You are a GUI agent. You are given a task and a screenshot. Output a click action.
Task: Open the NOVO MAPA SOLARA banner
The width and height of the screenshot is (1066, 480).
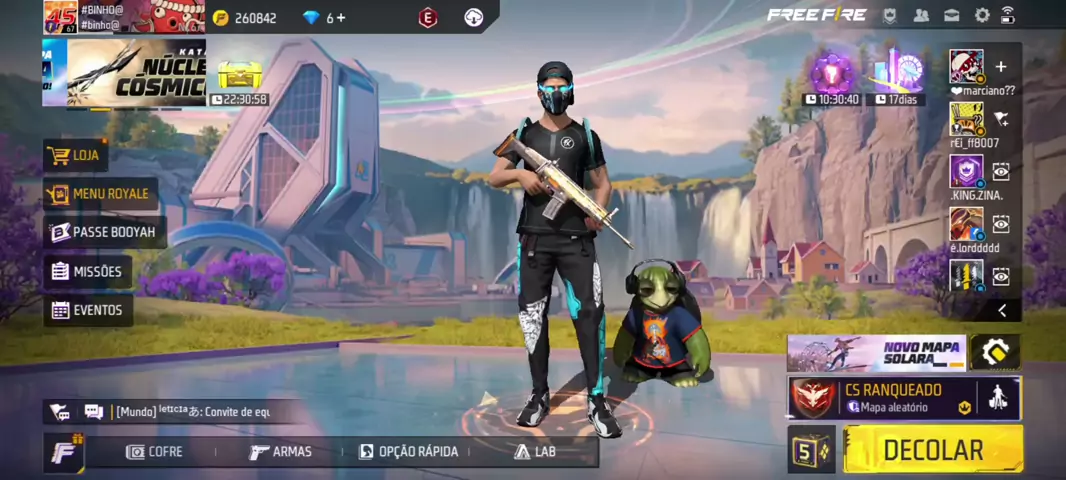click(876, 352)
